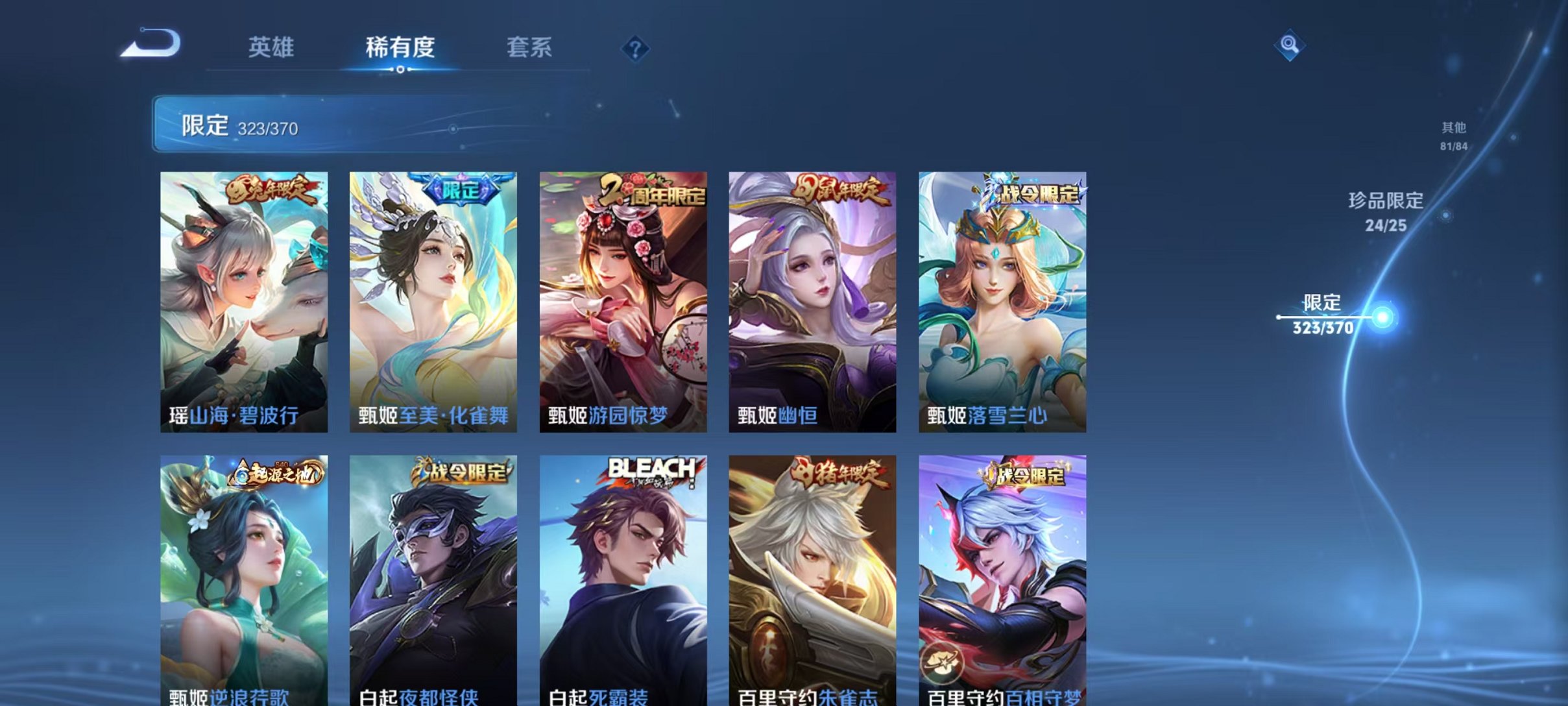Switch to the 英雄 tab
The image size is (1568, 706).
[273, 47]
